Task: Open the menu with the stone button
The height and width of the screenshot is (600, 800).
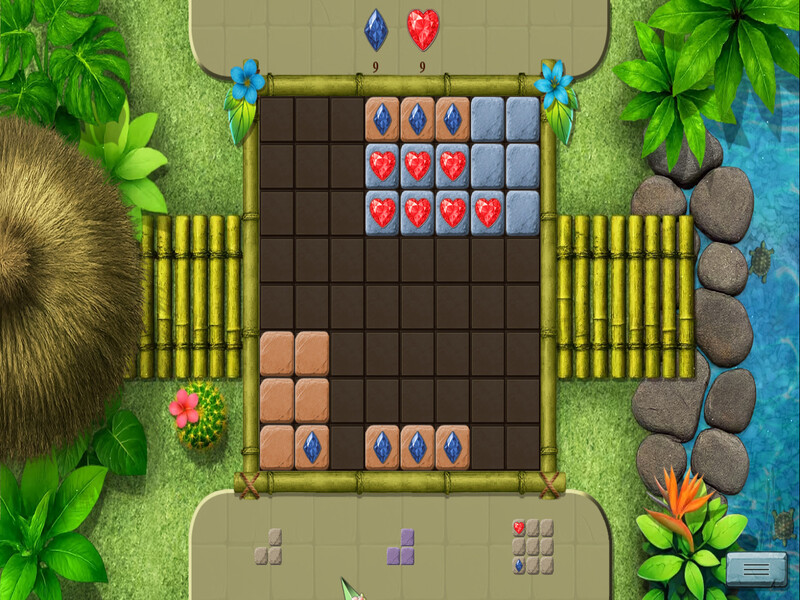Action: 756,568
